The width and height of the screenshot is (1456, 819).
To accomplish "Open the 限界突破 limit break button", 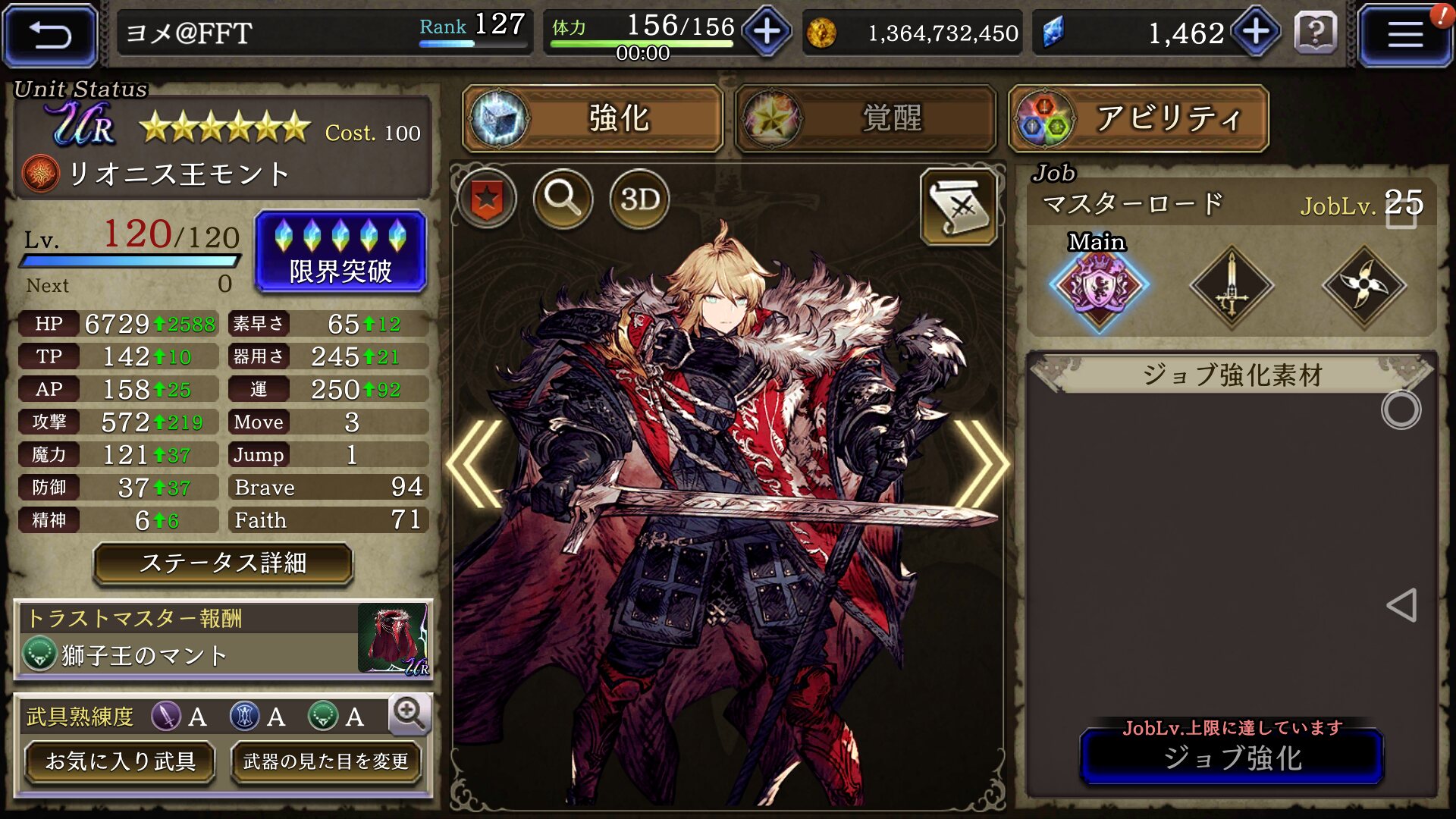I will (x=340, y=253).
